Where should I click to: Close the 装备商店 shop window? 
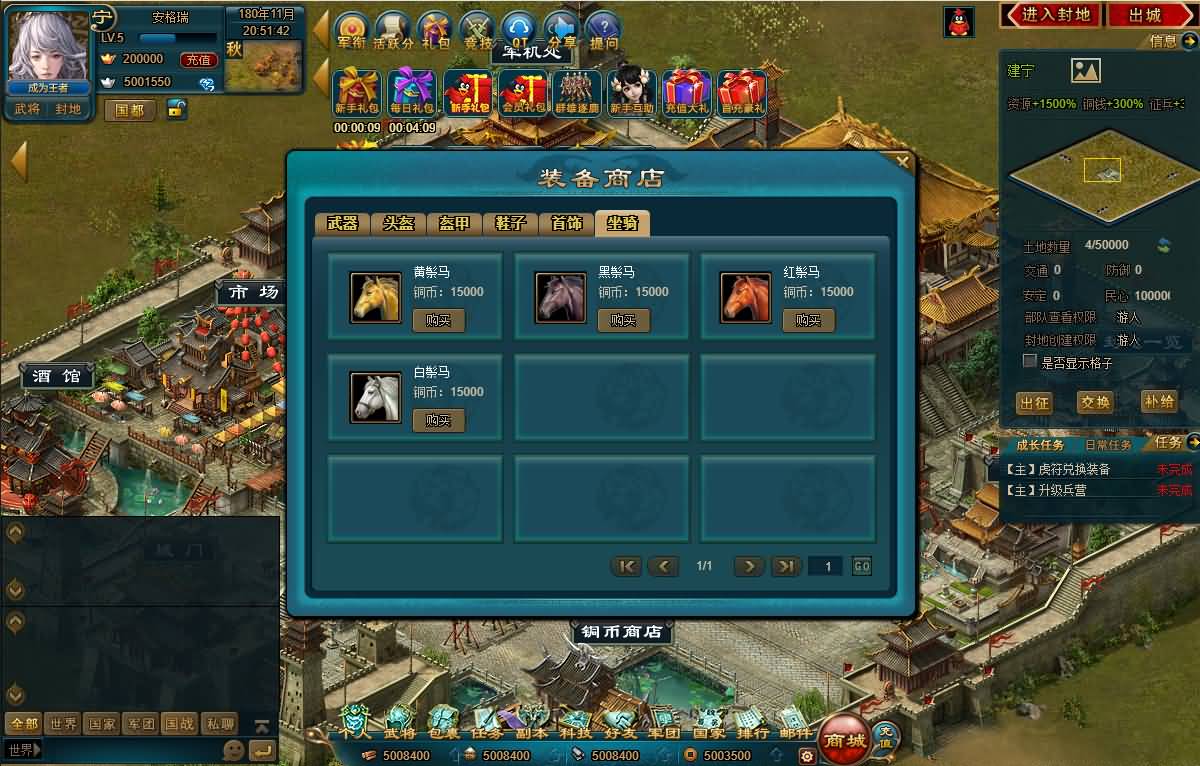902,161
